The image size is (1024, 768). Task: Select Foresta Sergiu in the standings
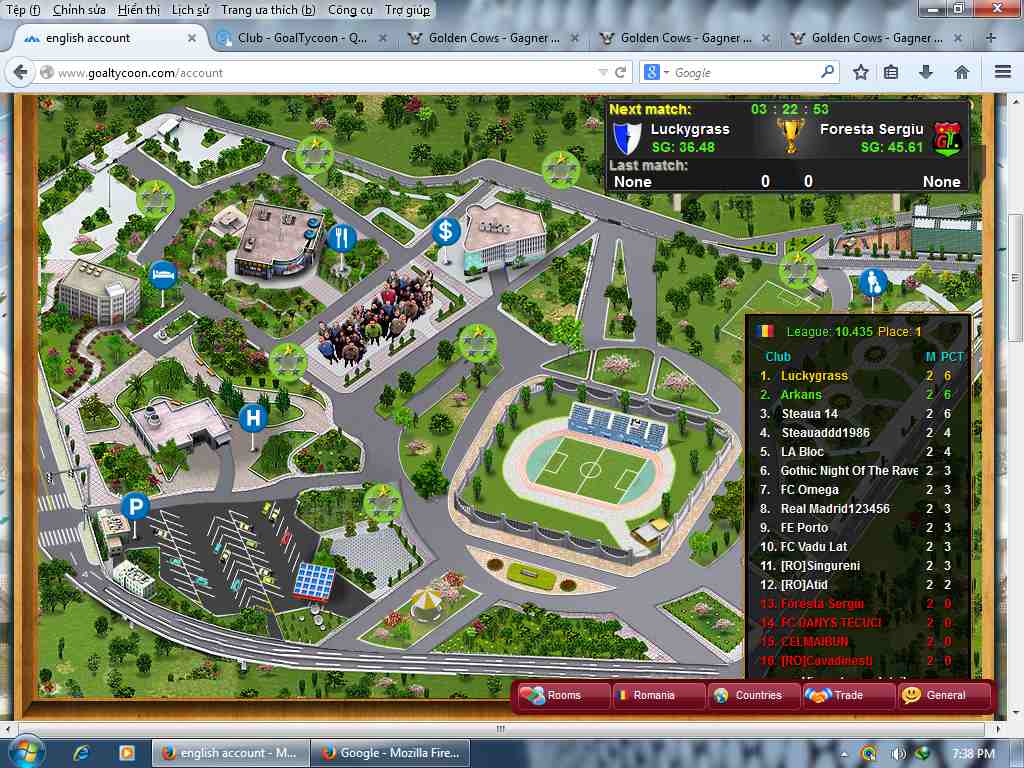tap(822, 604)
